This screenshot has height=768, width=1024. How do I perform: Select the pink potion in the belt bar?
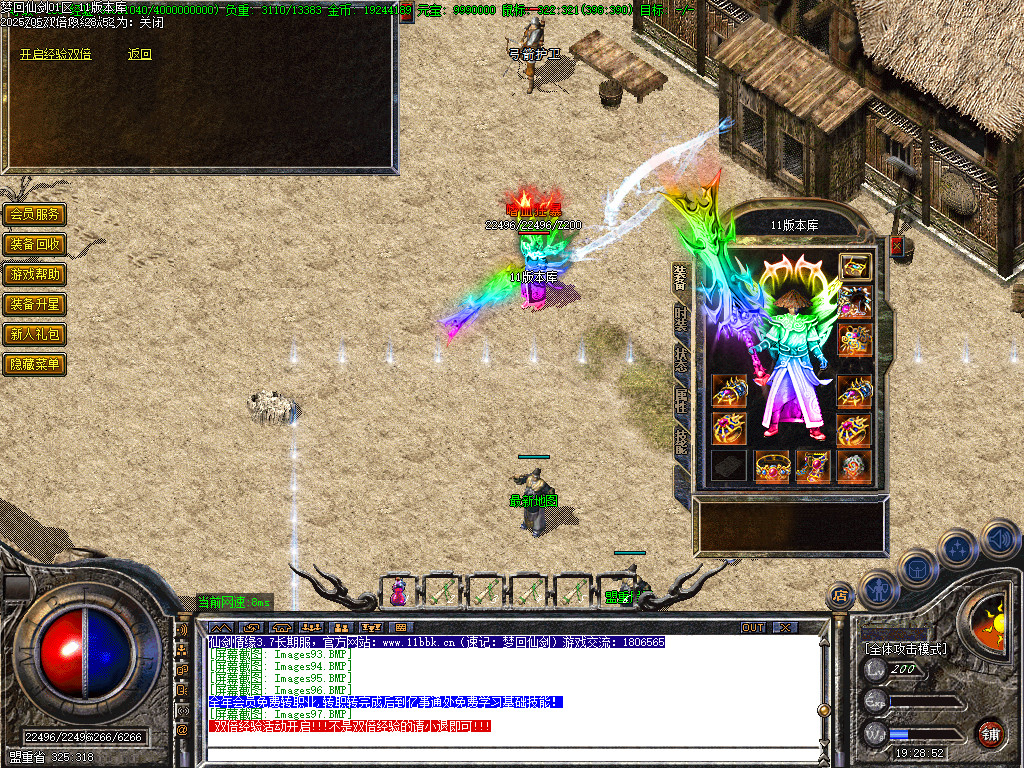[399, 592]
